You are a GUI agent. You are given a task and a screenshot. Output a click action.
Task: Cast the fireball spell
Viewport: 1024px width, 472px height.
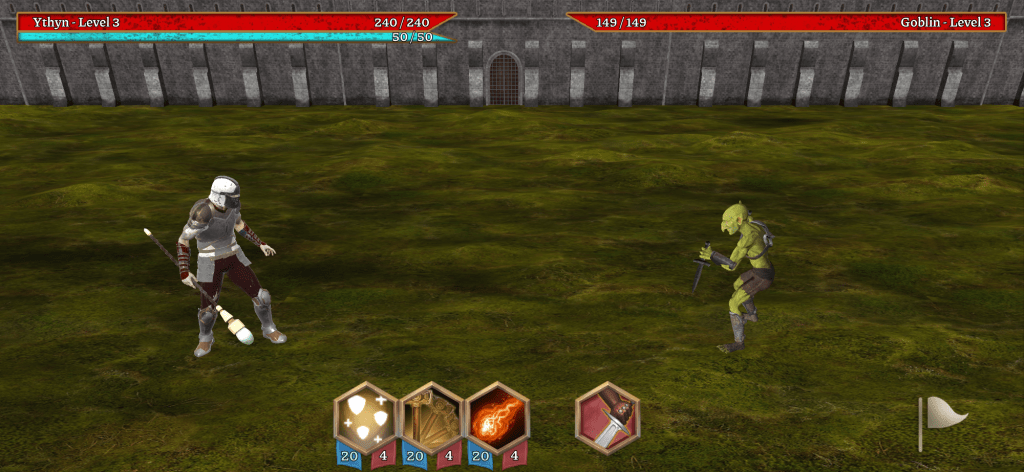pyautogui.click(x=497, y=417)
